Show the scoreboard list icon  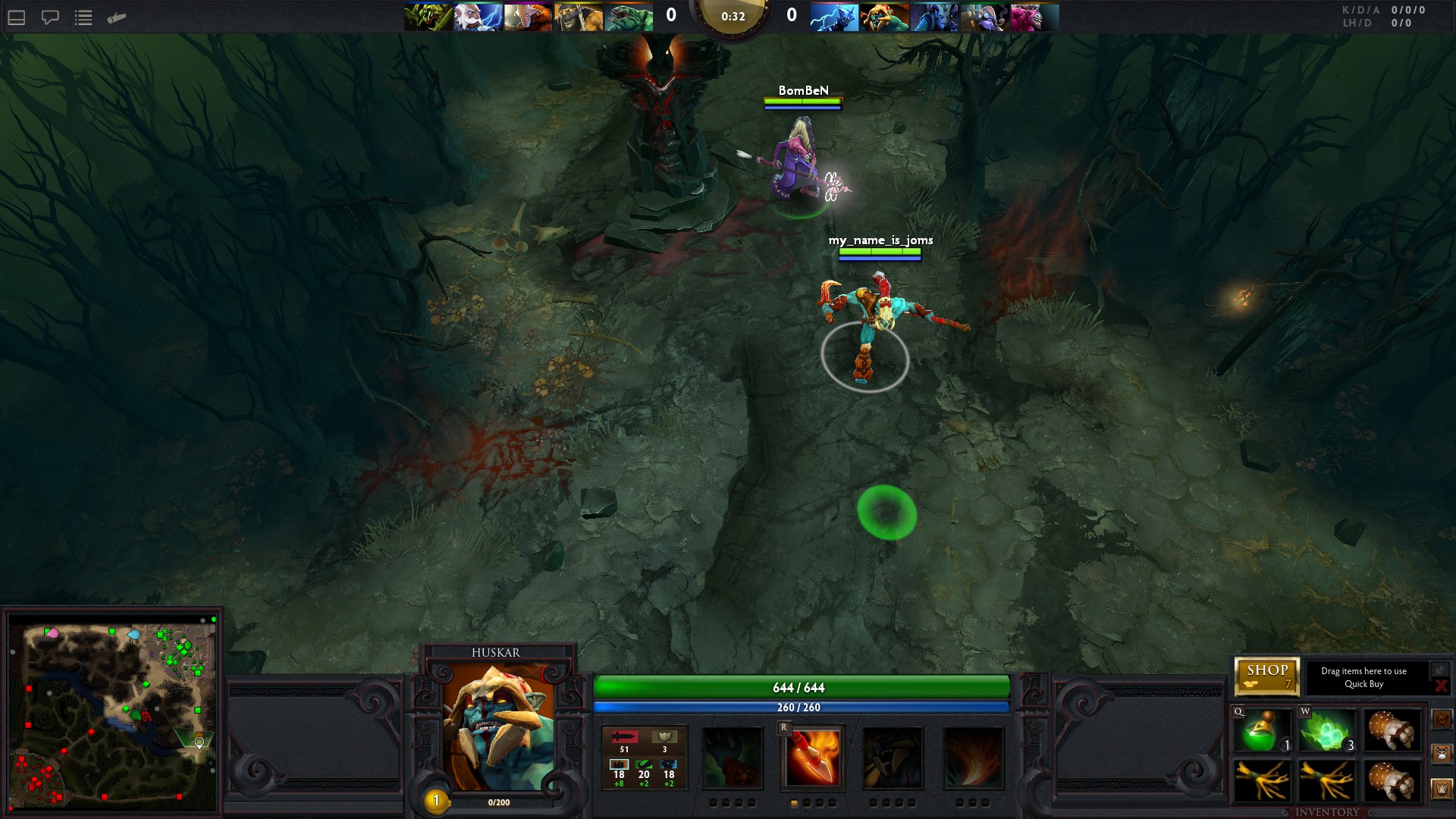pos(83,17)
